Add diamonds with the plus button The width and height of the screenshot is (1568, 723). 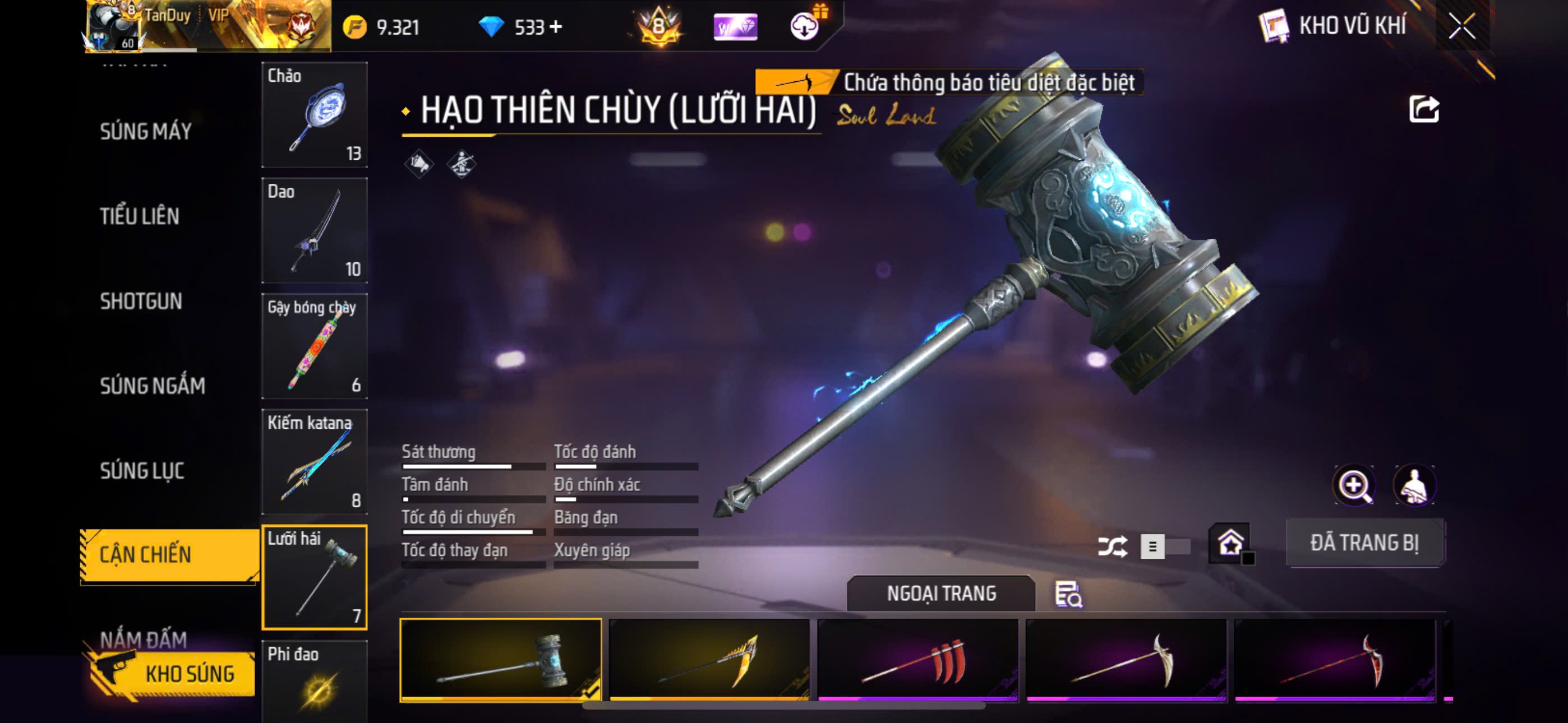pos(555,27)
